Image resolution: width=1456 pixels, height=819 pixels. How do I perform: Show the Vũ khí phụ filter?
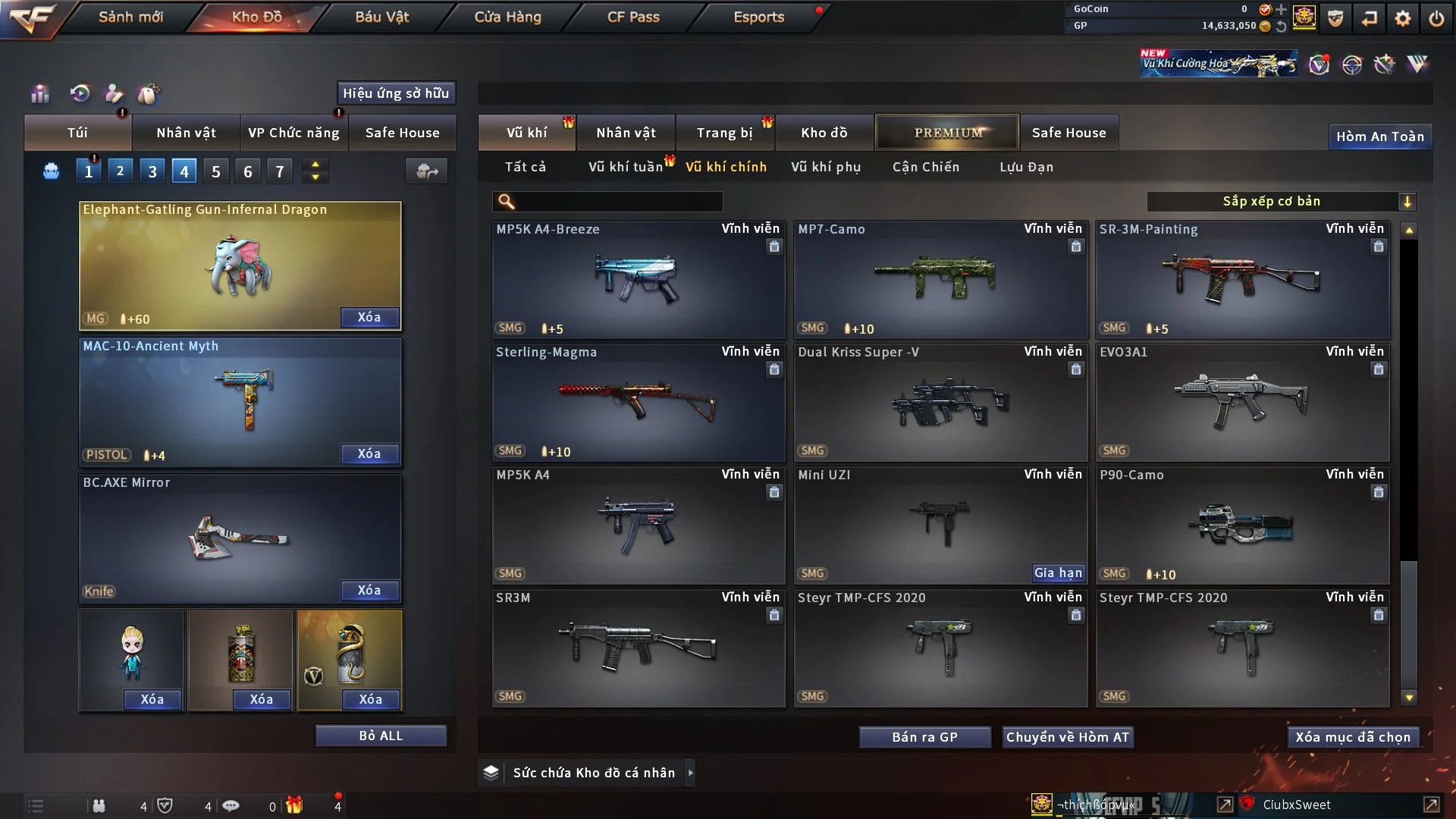coord(826,167)
